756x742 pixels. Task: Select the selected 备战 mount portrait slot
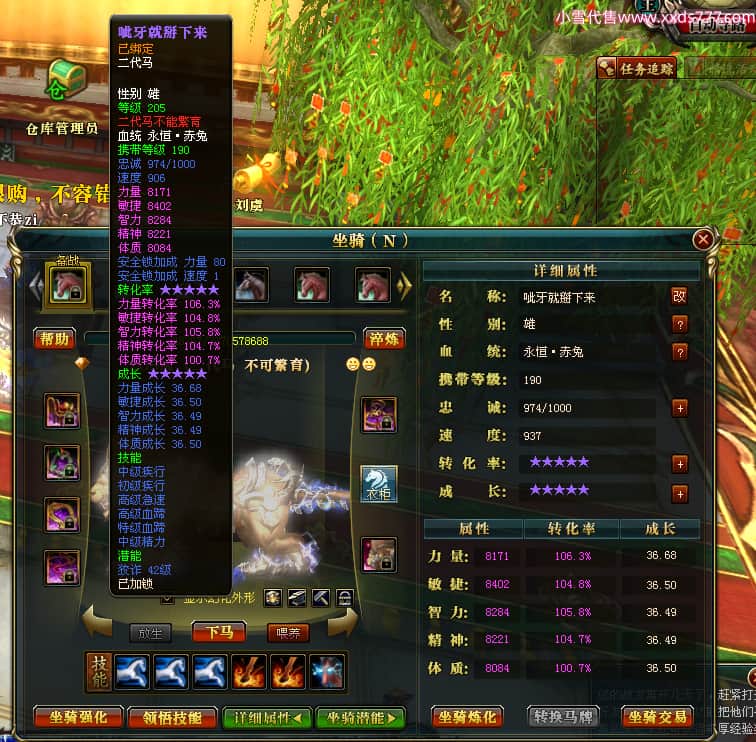69,285
